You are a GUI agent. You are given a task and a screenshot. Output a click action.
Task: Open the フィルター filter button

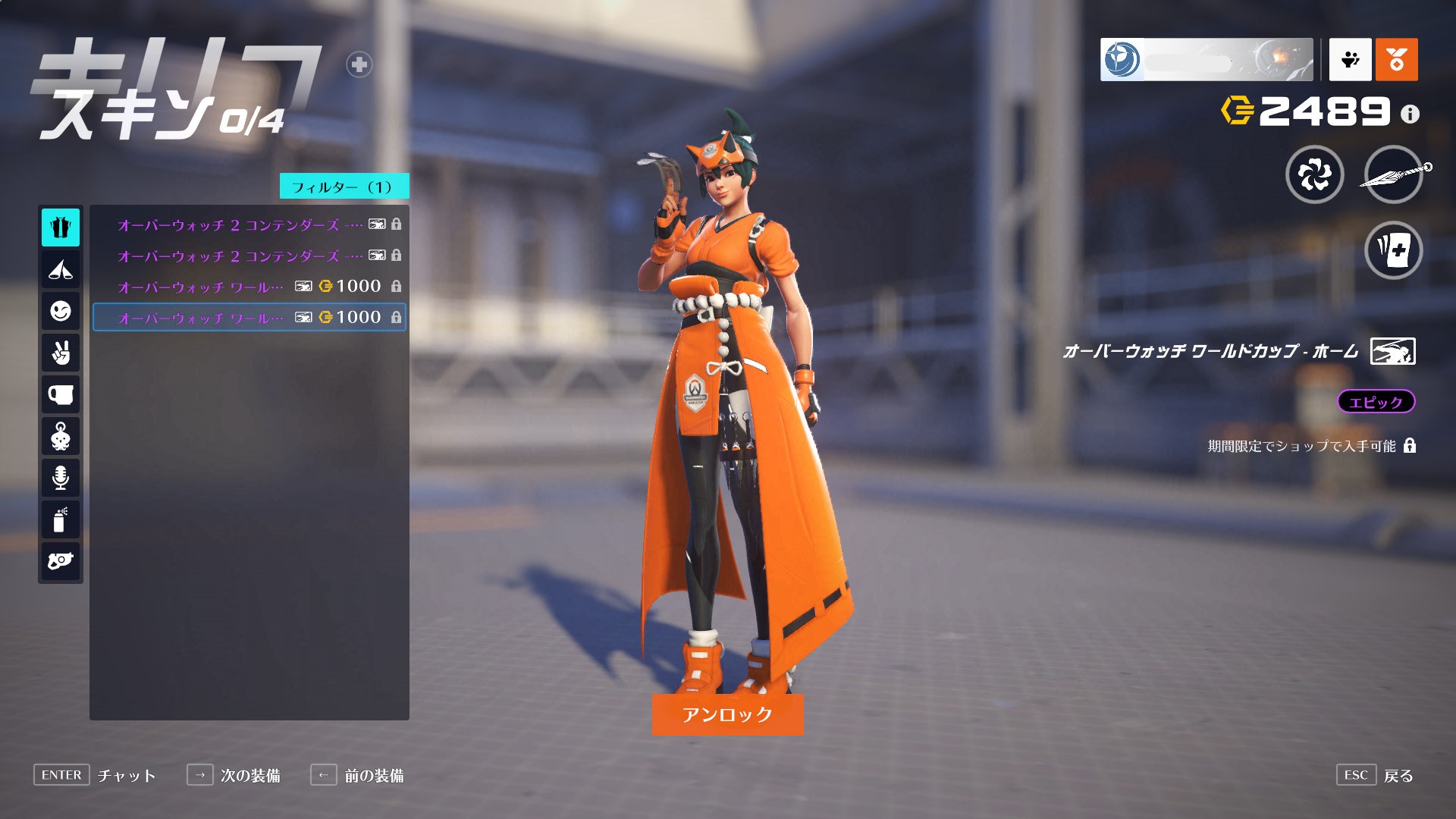(344, 187)
